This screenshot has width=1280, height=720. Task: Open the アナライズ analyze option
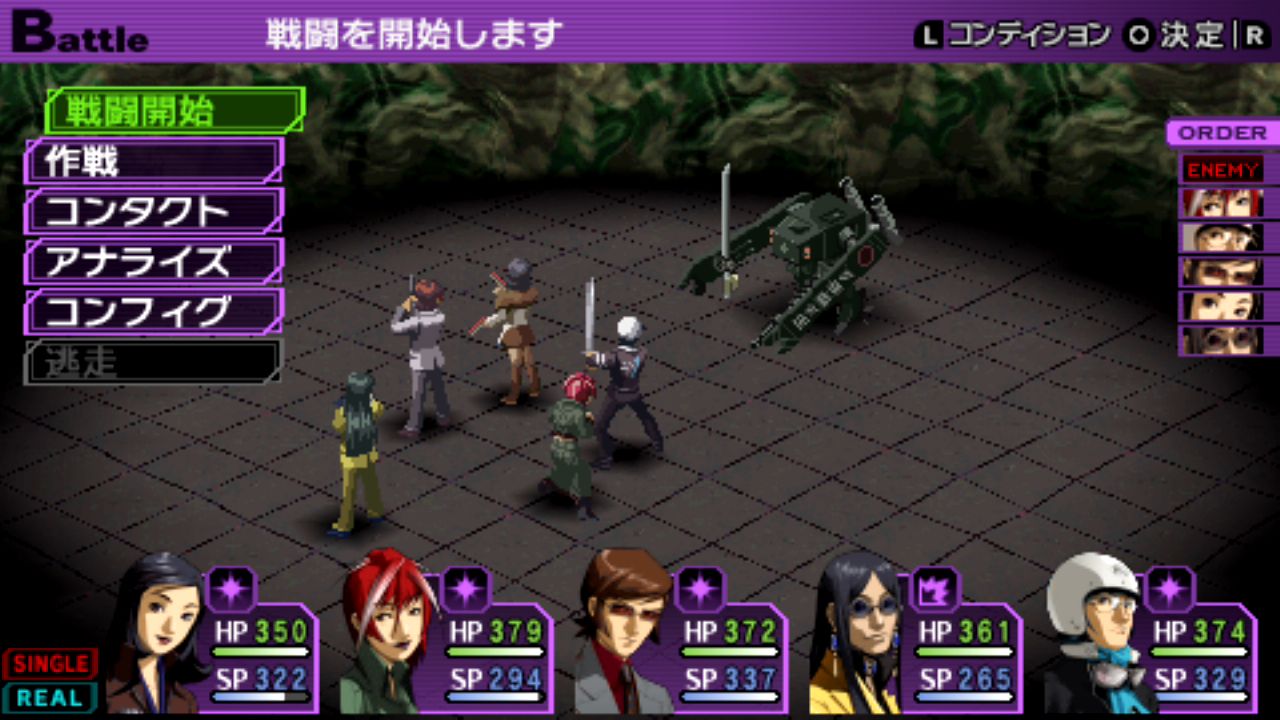(x=153, y=261)
